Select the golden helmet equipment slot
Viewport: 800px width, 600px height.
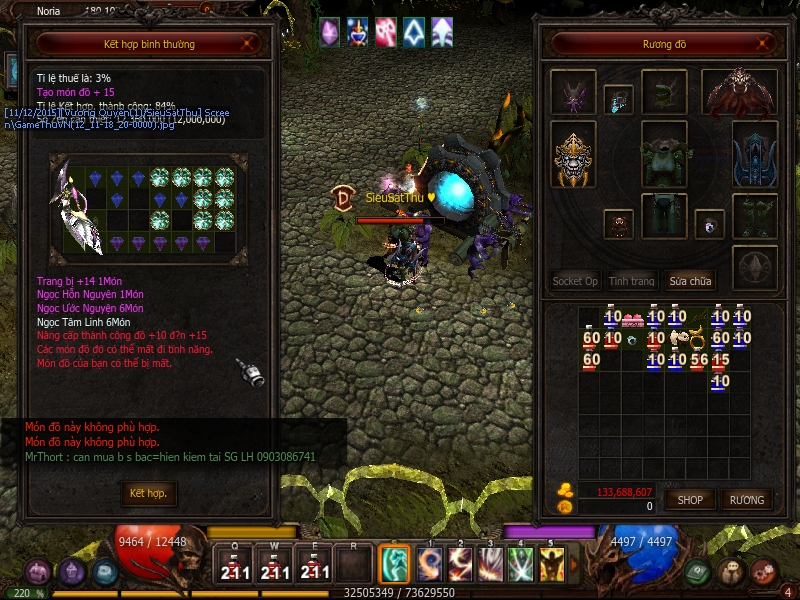tap(574, 160)
